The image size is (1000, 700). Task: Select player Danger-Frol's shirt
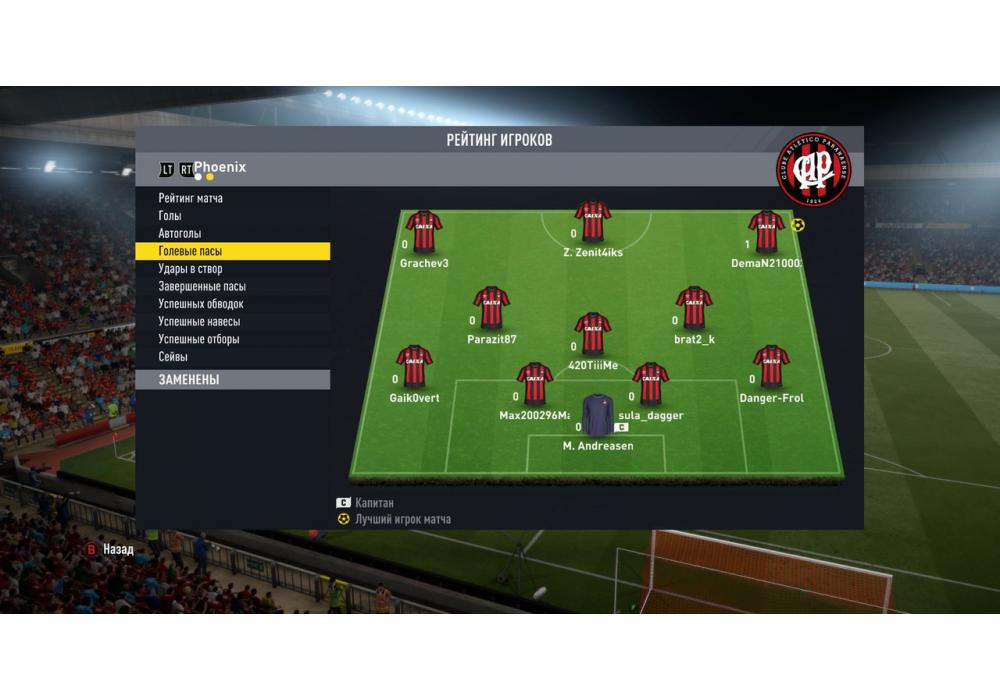tap(771, 367)
